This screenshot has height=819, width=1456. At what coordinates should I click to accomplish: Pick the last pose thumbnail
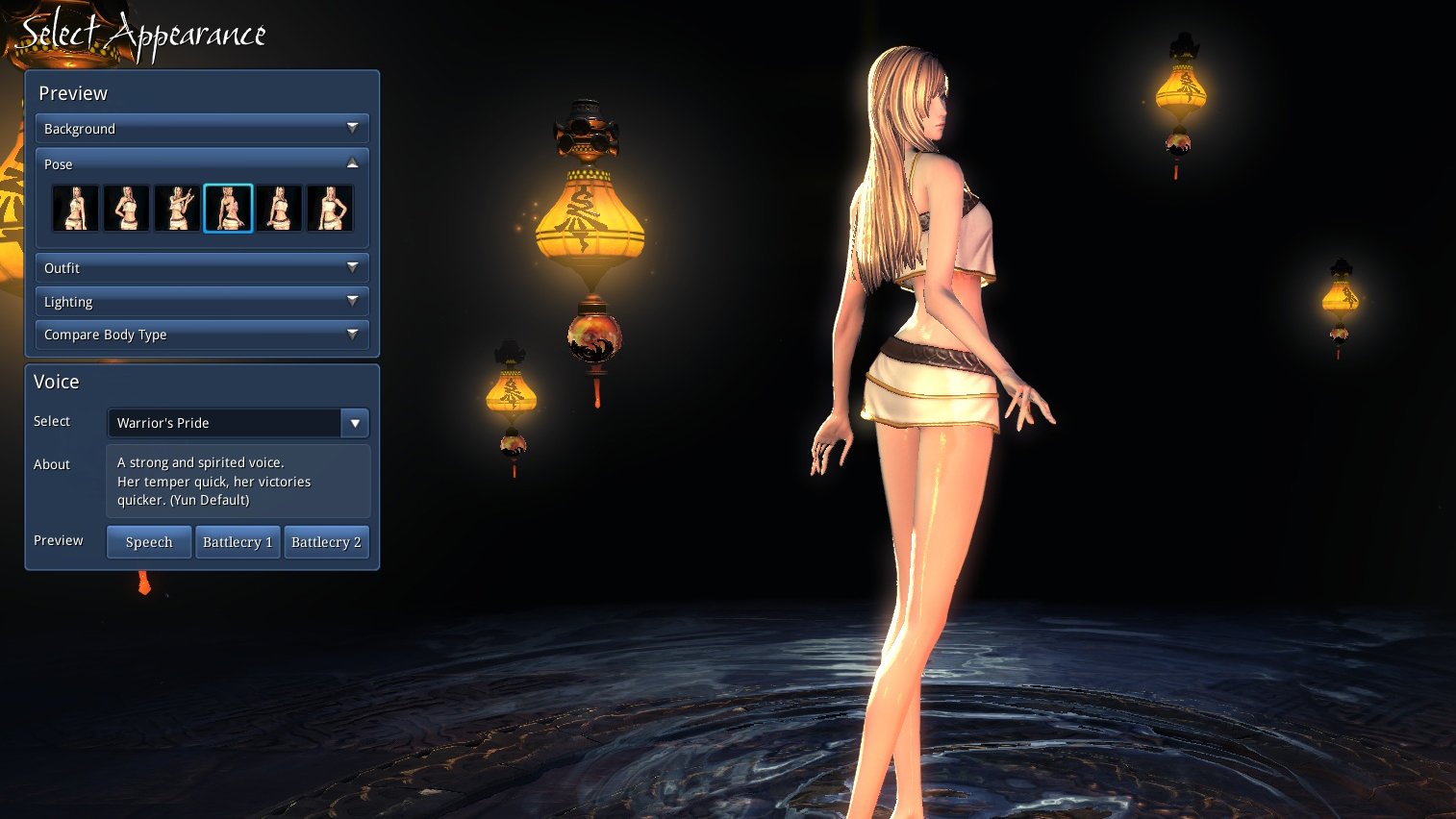(330, 209)
